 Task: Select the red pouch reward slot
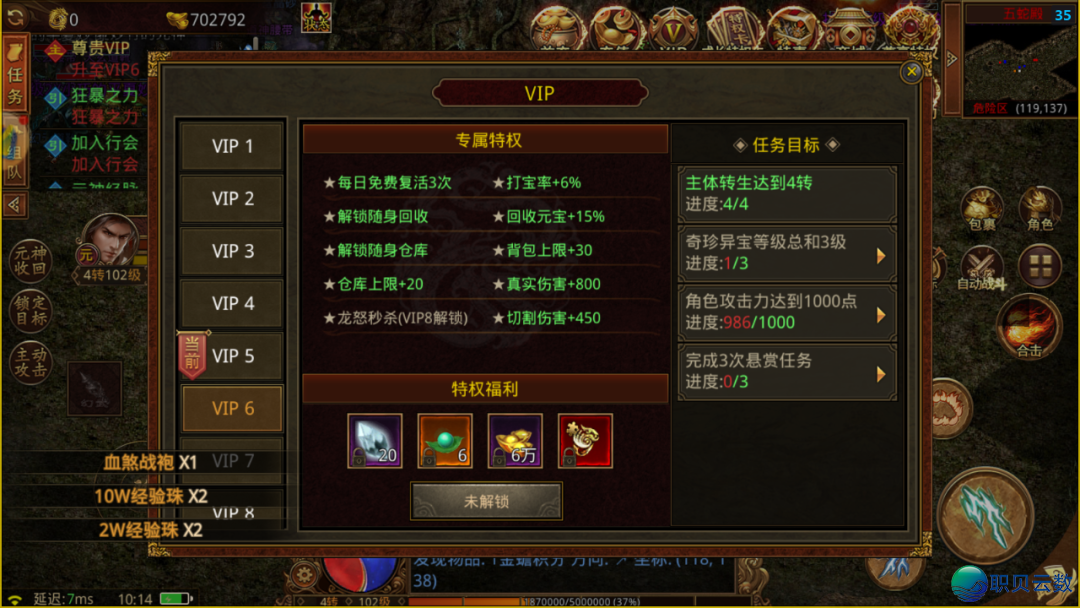pos(585,441)
